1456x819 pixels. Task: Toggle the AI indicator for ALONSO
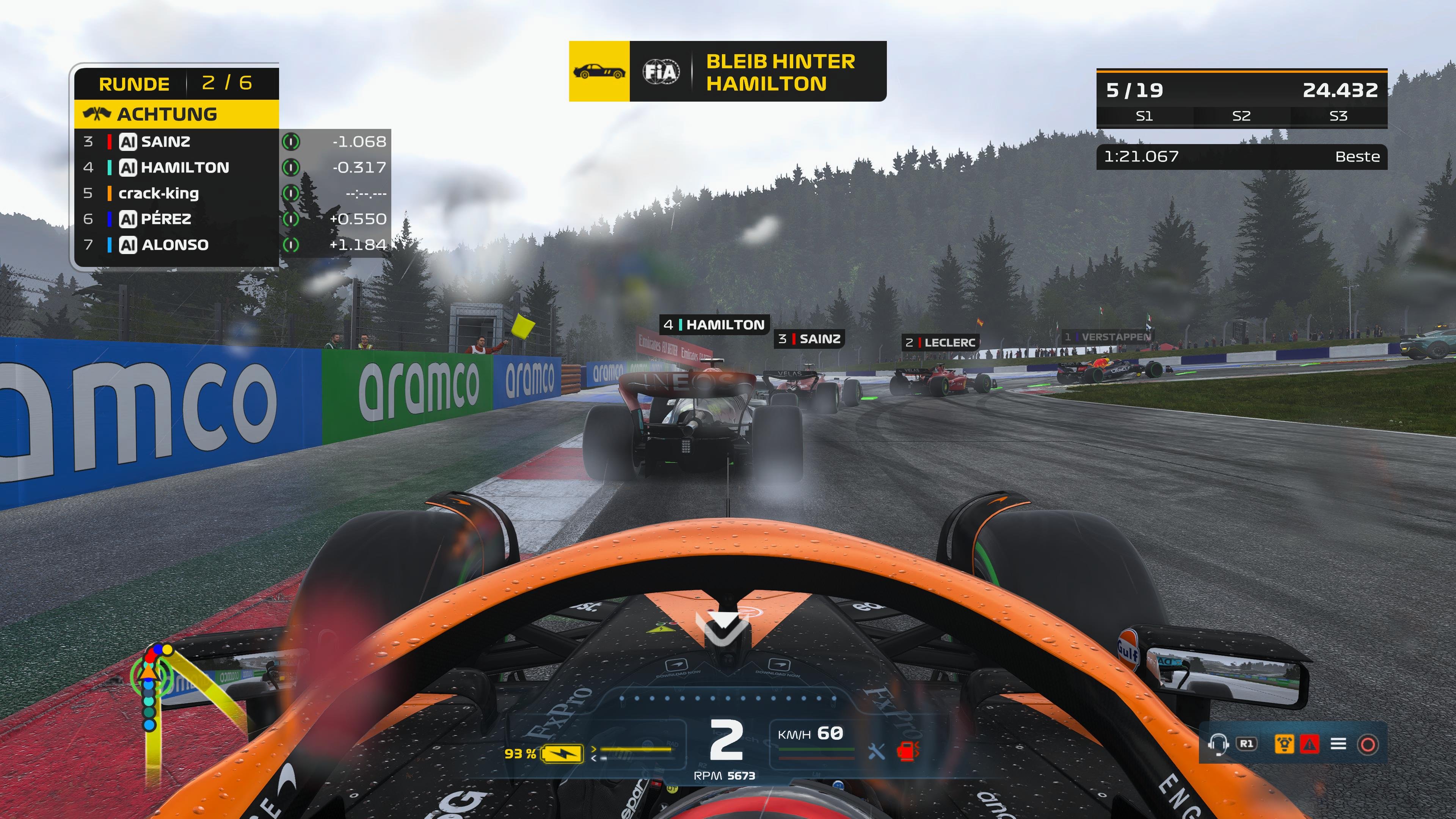pos(128,245)
